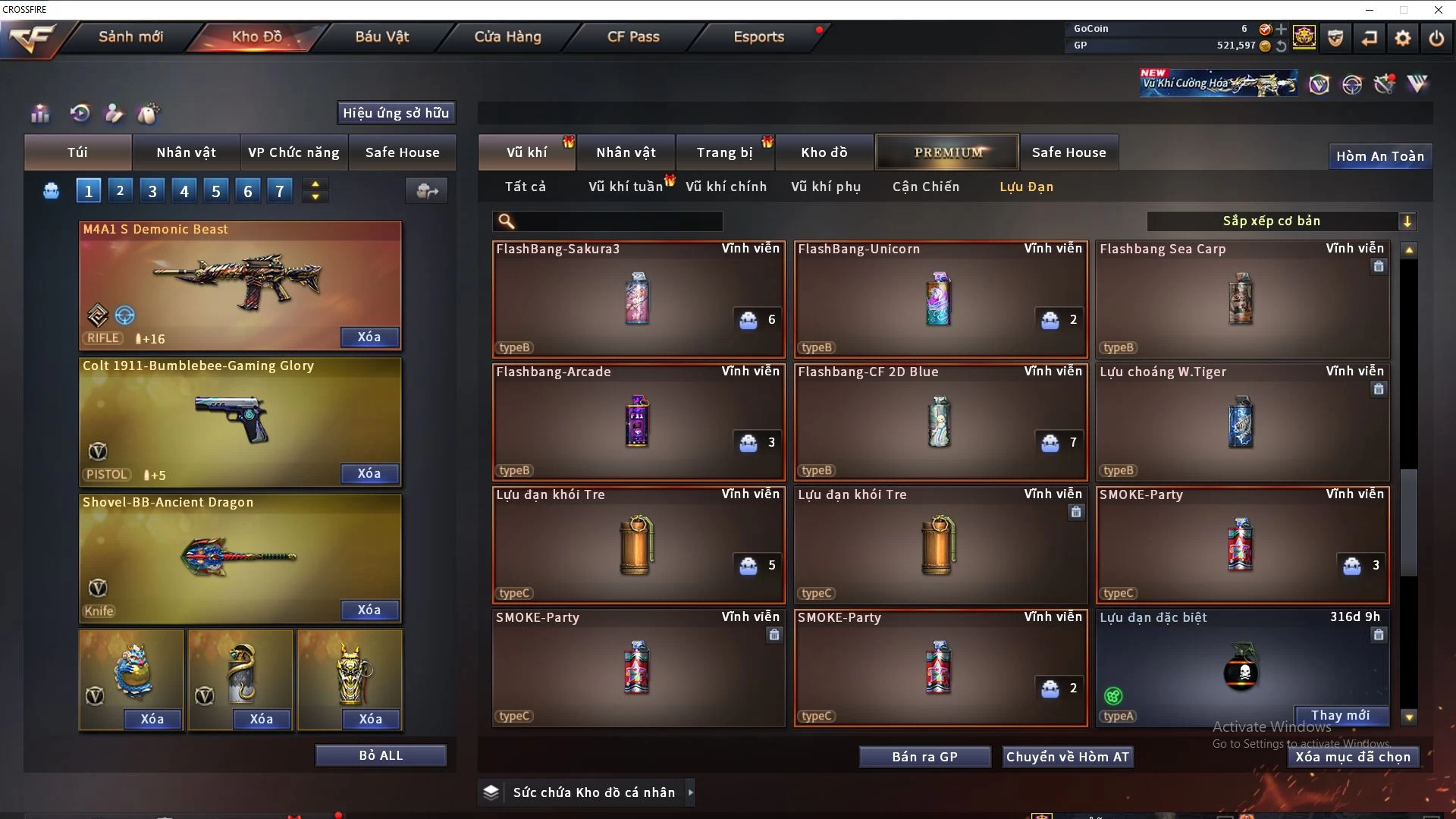
Task: Remove the M4A1 S Demonic Beast rifle
Action: coord(369,337)
